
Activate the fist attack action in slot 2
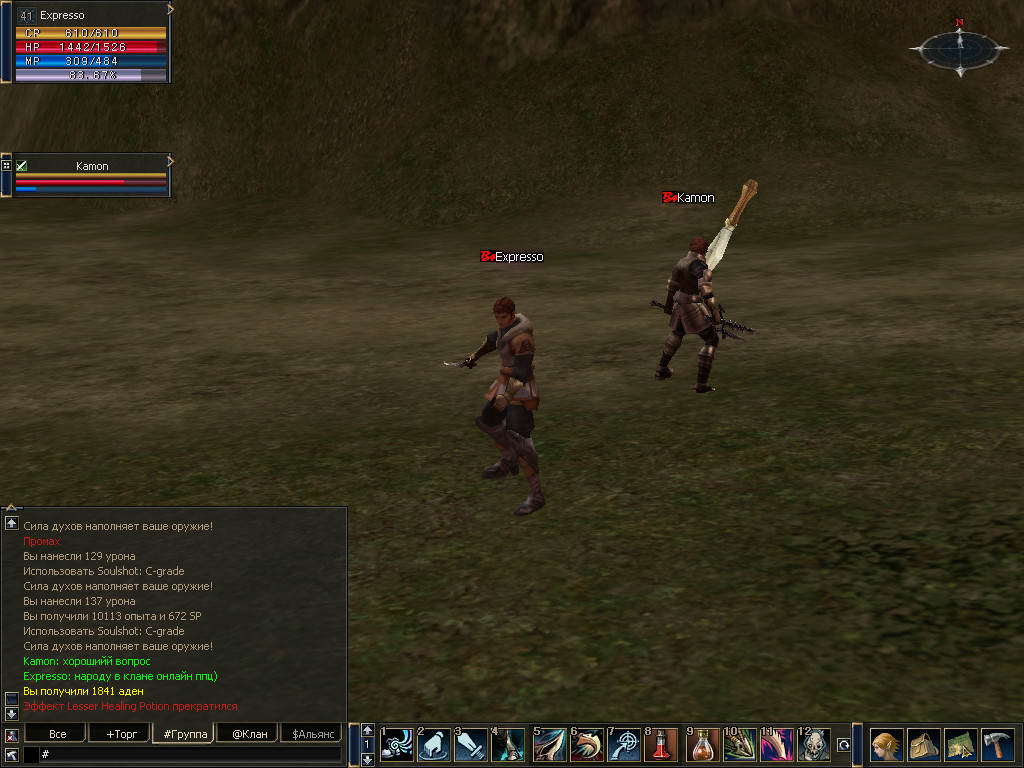pos(432,745)
